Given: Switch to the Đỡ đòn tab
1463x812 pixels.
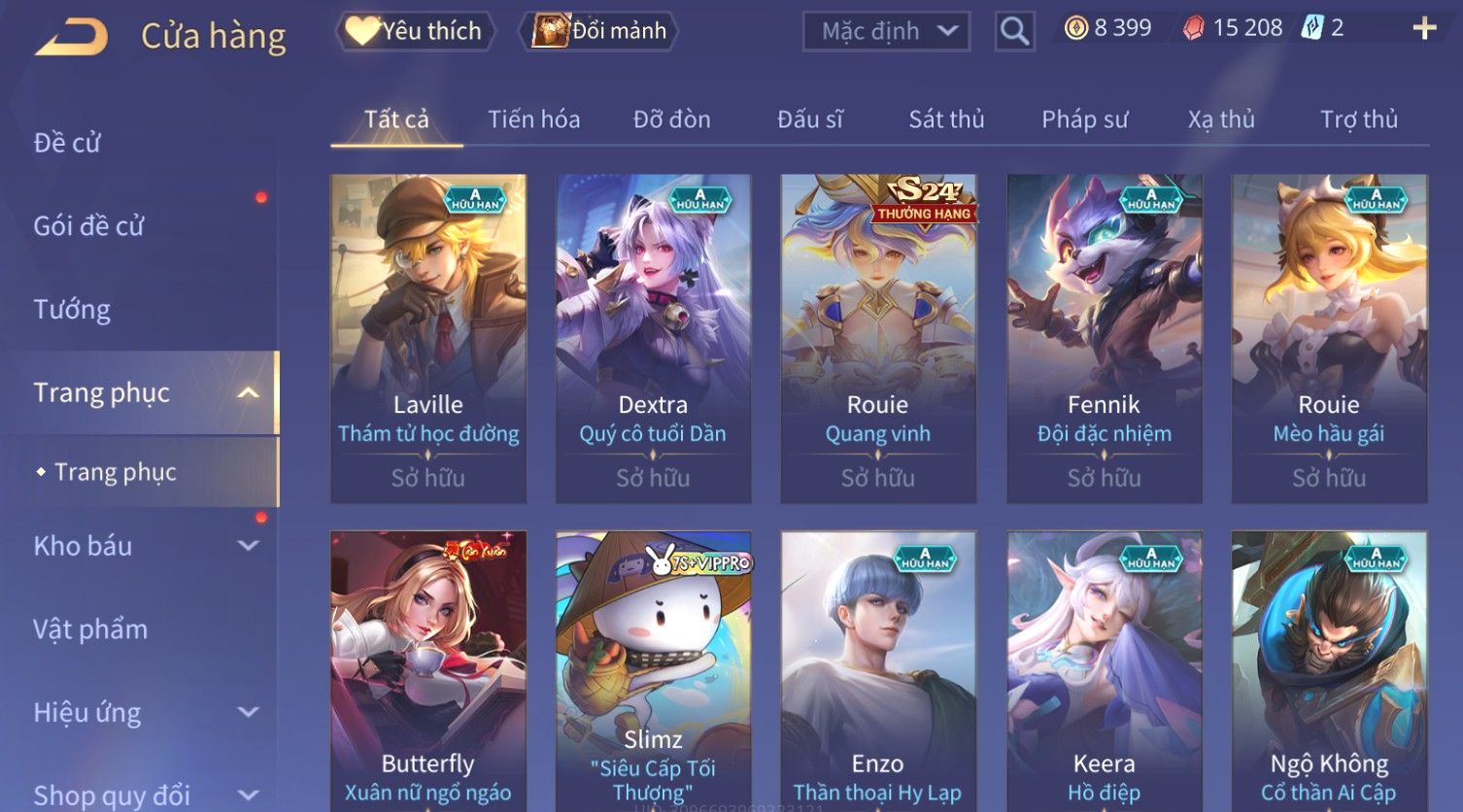Looking at the screenshot, I should coord(671,119).
